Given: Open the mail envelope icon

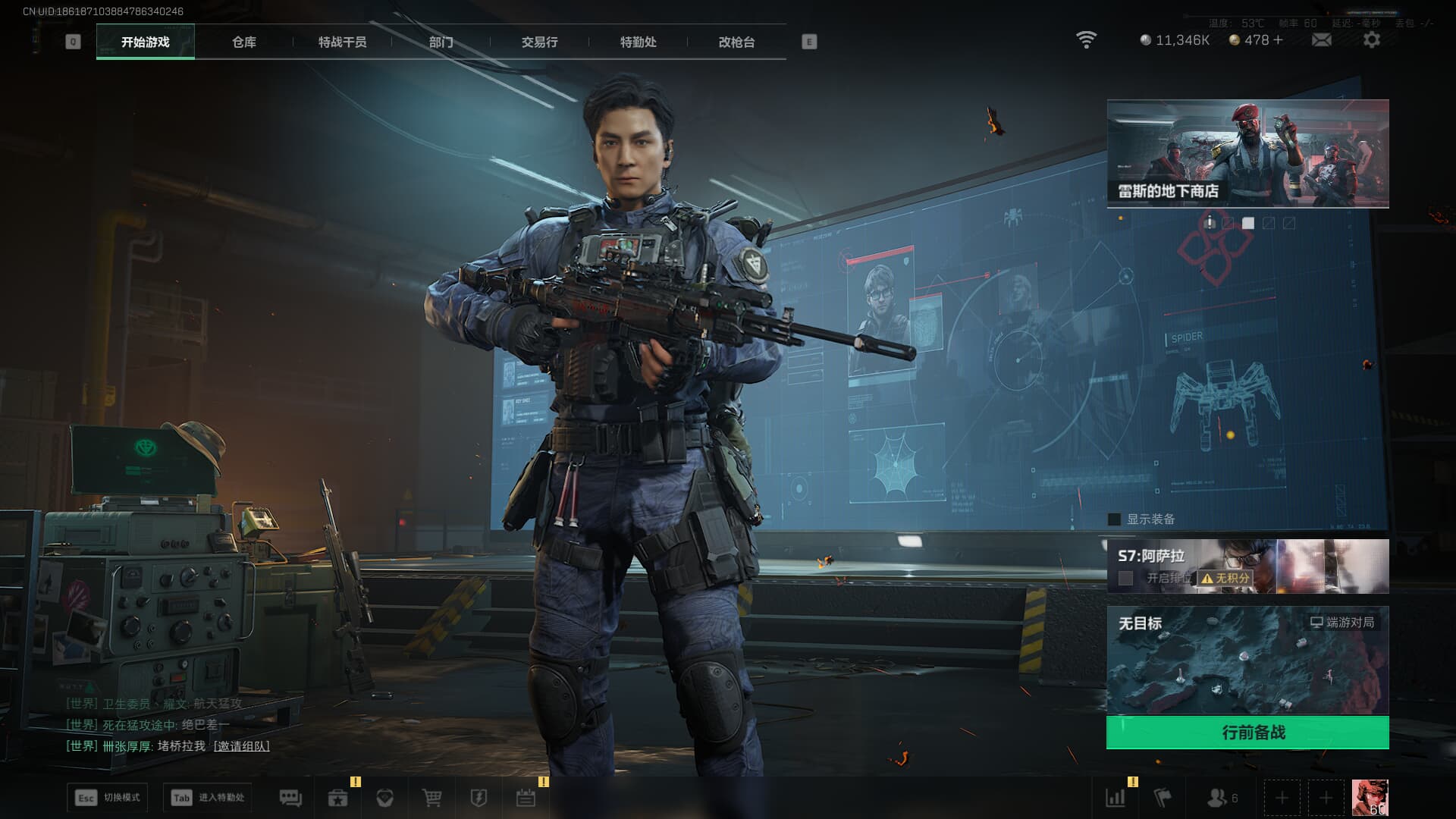Looking at the screenshot, I should pos(1321,40).
